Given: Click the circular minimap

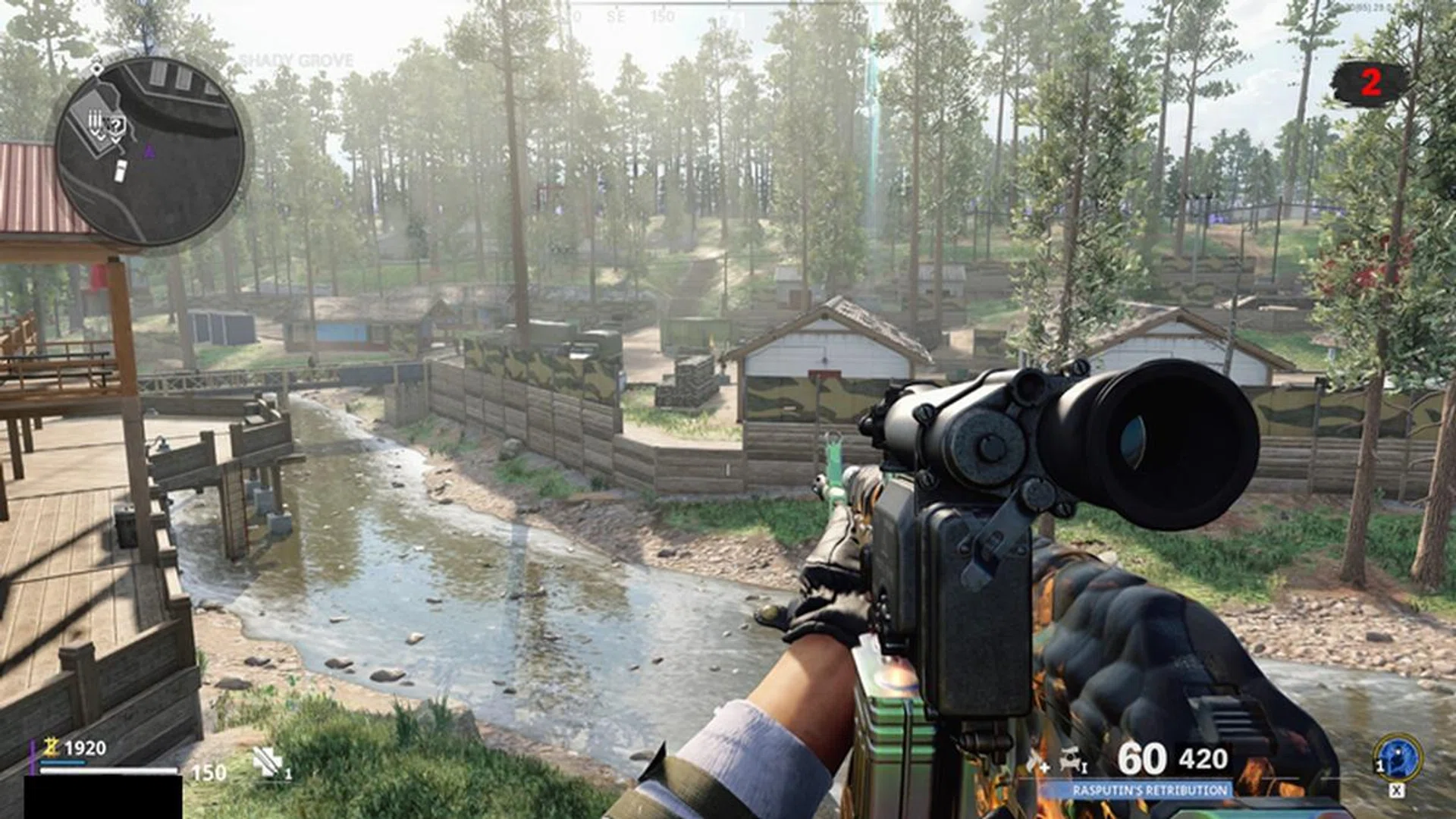Looking at the screenshot, I should tap(150, 152).
